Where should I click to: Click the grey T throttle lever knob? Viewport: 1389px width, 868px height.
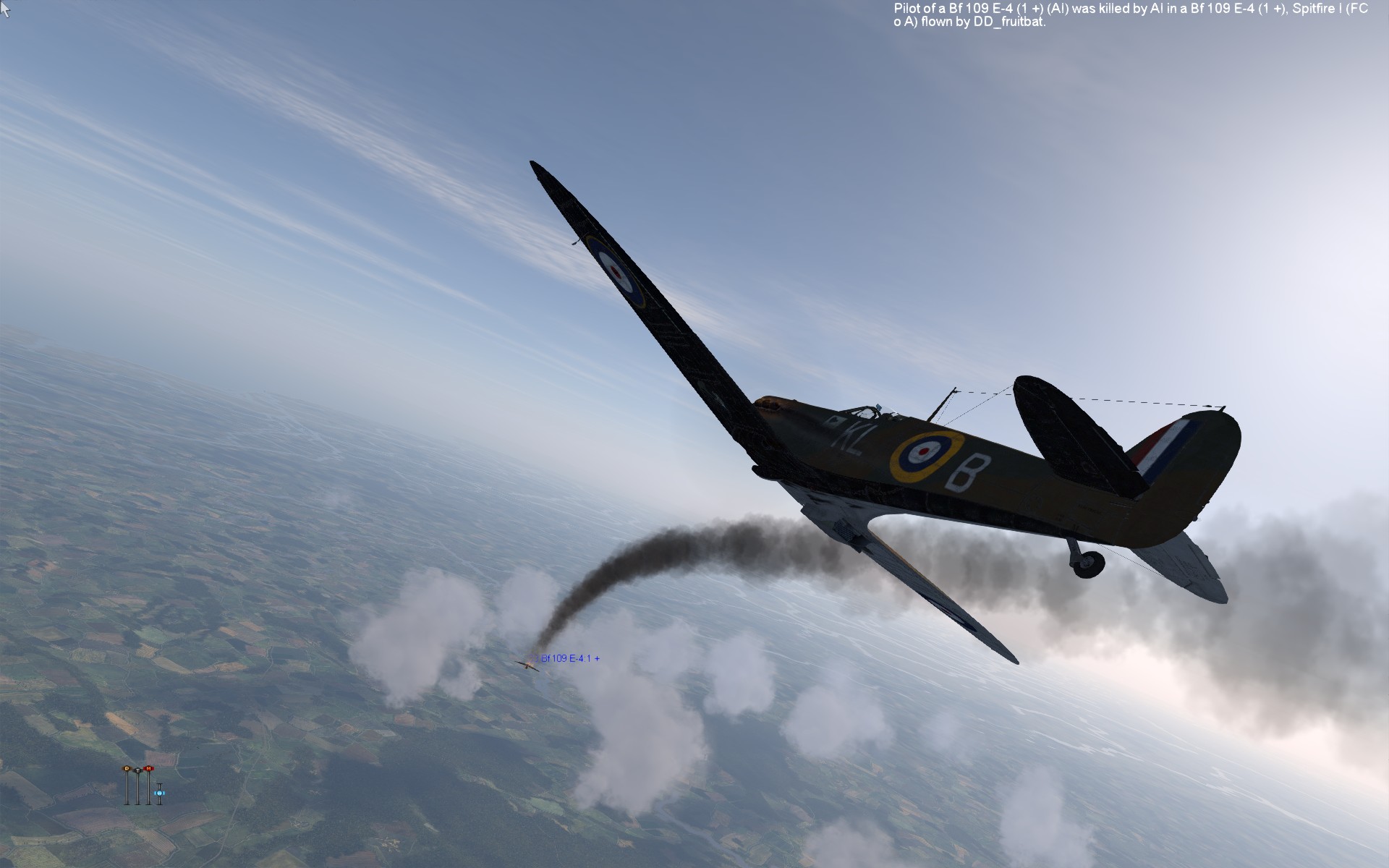click(x=137, y=770)
